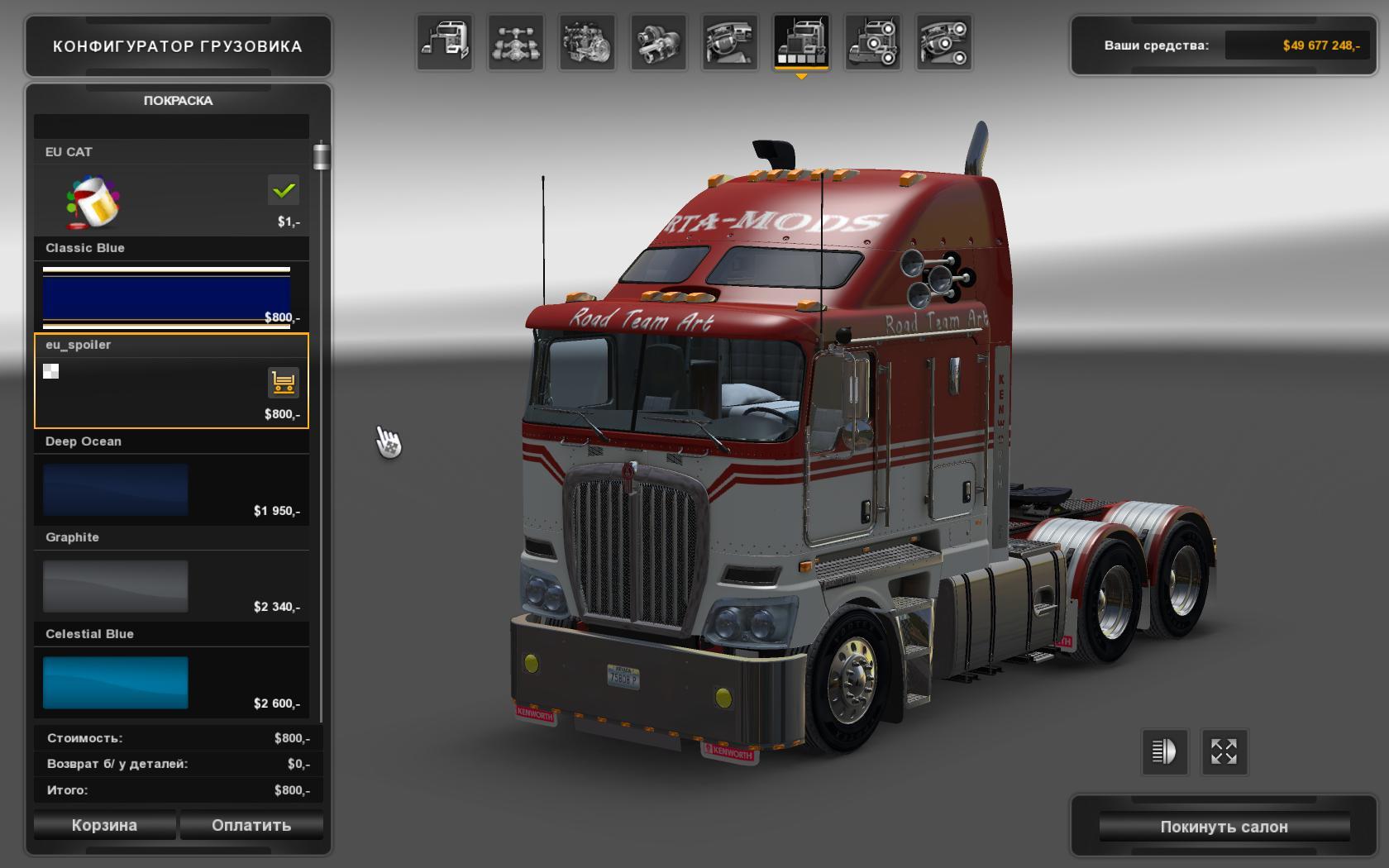Select the transmission category
The height and width of the screenshot is (868, 1389).
coord(659,42)
